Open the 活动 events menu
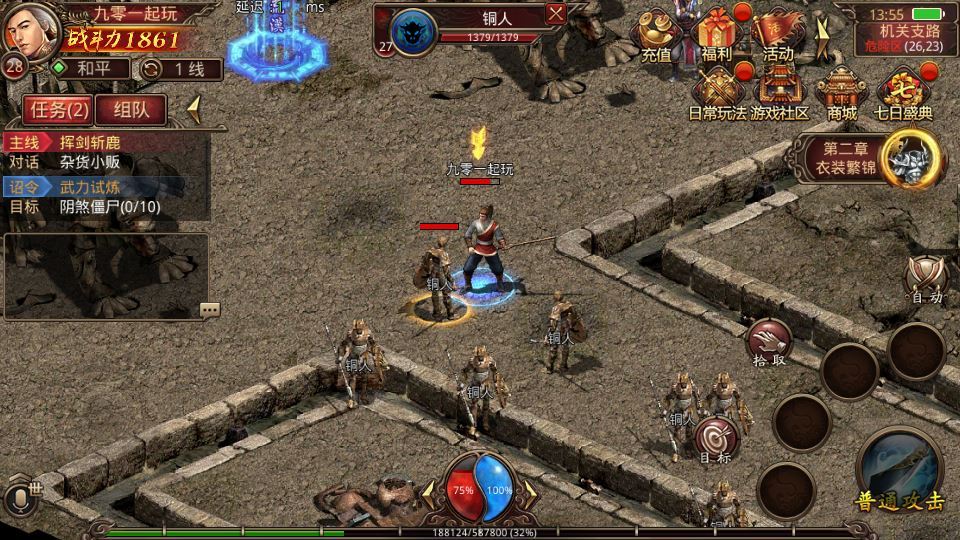960x540 pixels. [x=778, y=36]
